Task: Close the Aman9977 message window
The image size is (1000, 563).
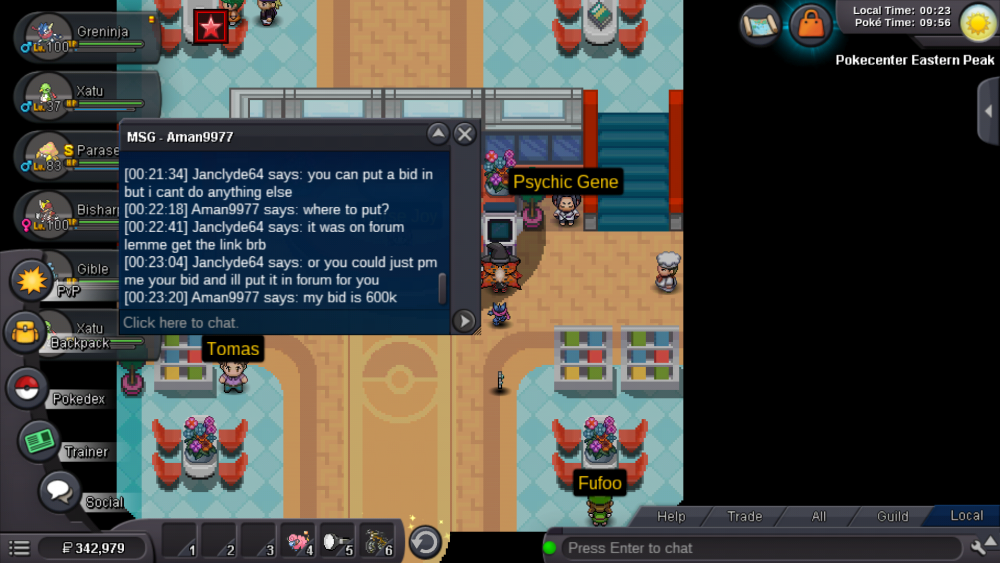Action: pos(465,134)
